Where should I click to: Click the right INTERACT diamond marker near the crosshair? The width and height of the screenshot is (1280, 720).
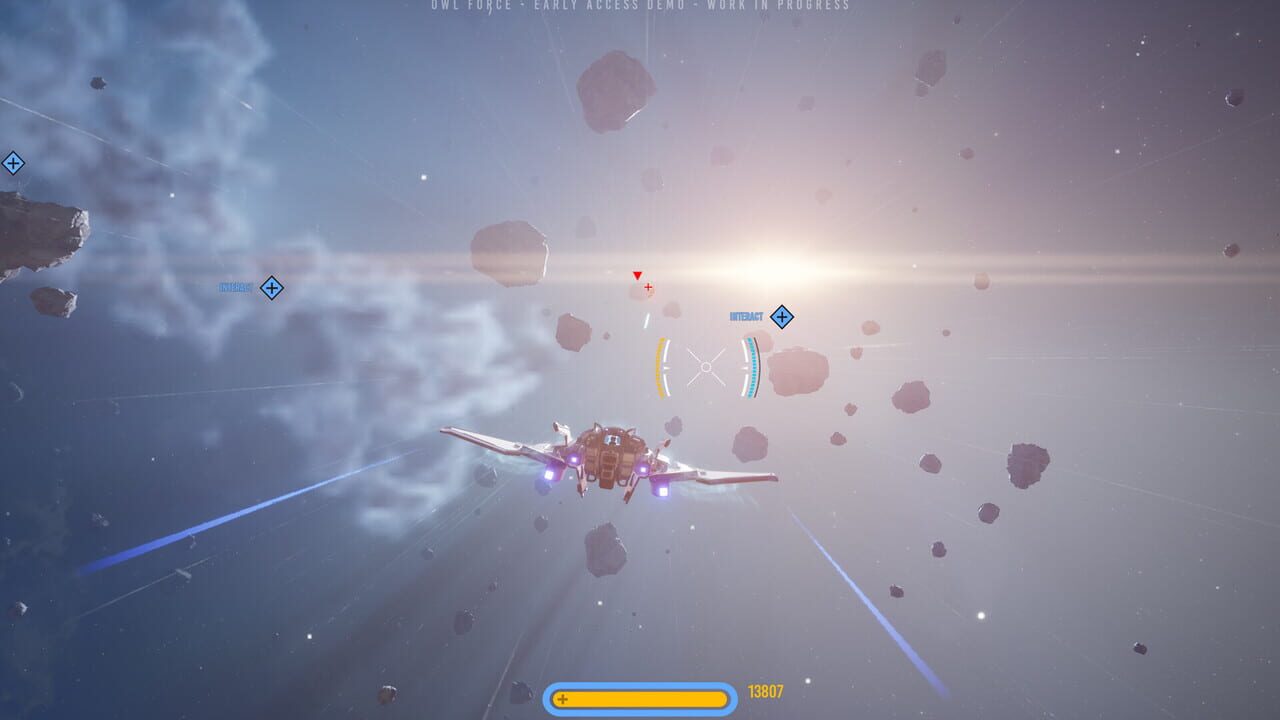pyautogui.click(x=782, y=317)
